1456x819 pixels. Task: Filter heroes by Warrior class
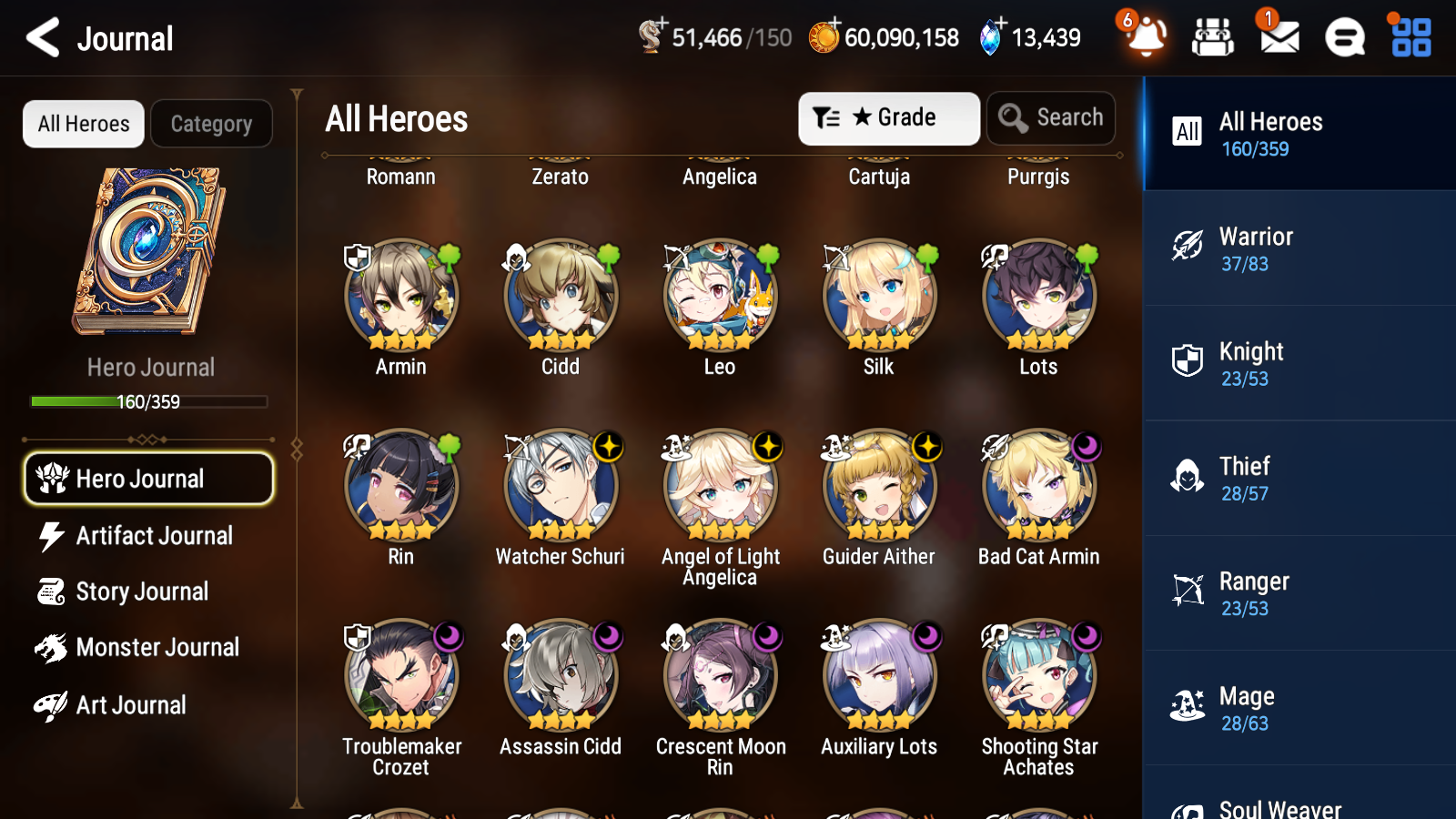tap(1299, 249)
